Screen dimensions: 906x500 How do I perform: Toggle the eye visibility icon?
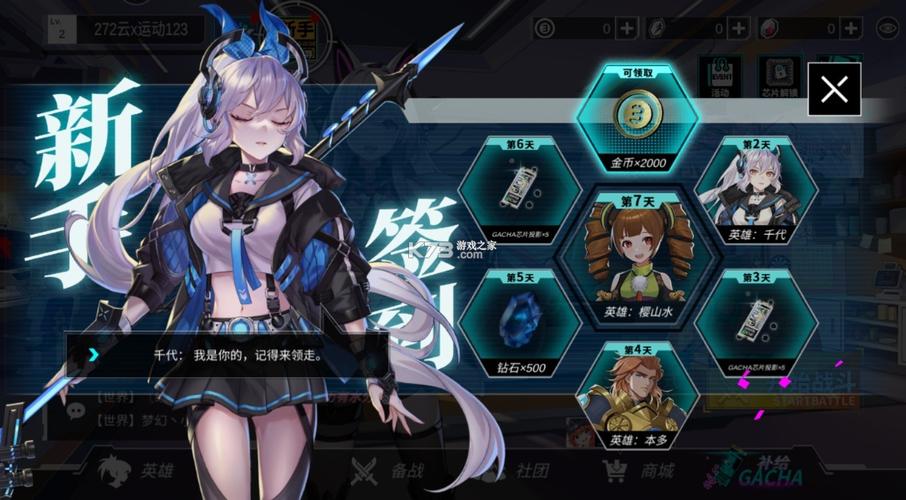(x=884, y=28)
